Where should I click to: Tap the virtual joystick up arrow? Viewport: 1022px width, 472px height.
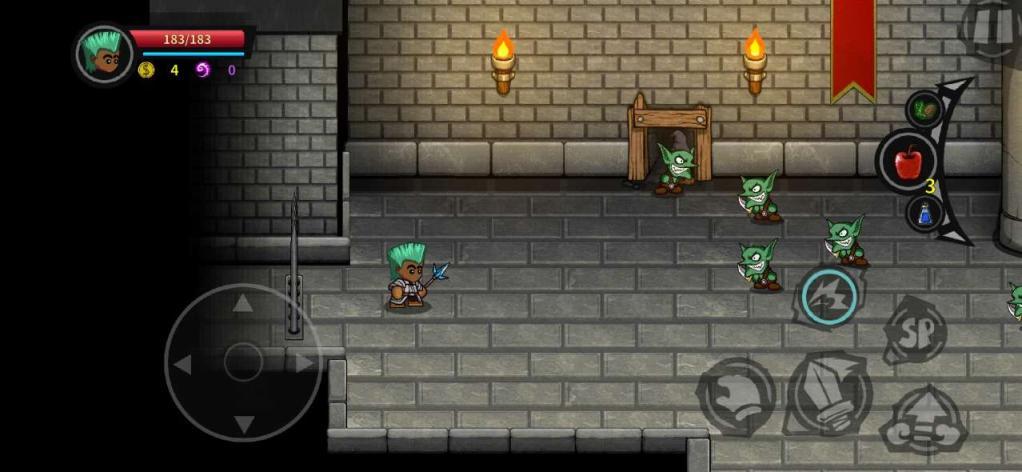[243, 303]
